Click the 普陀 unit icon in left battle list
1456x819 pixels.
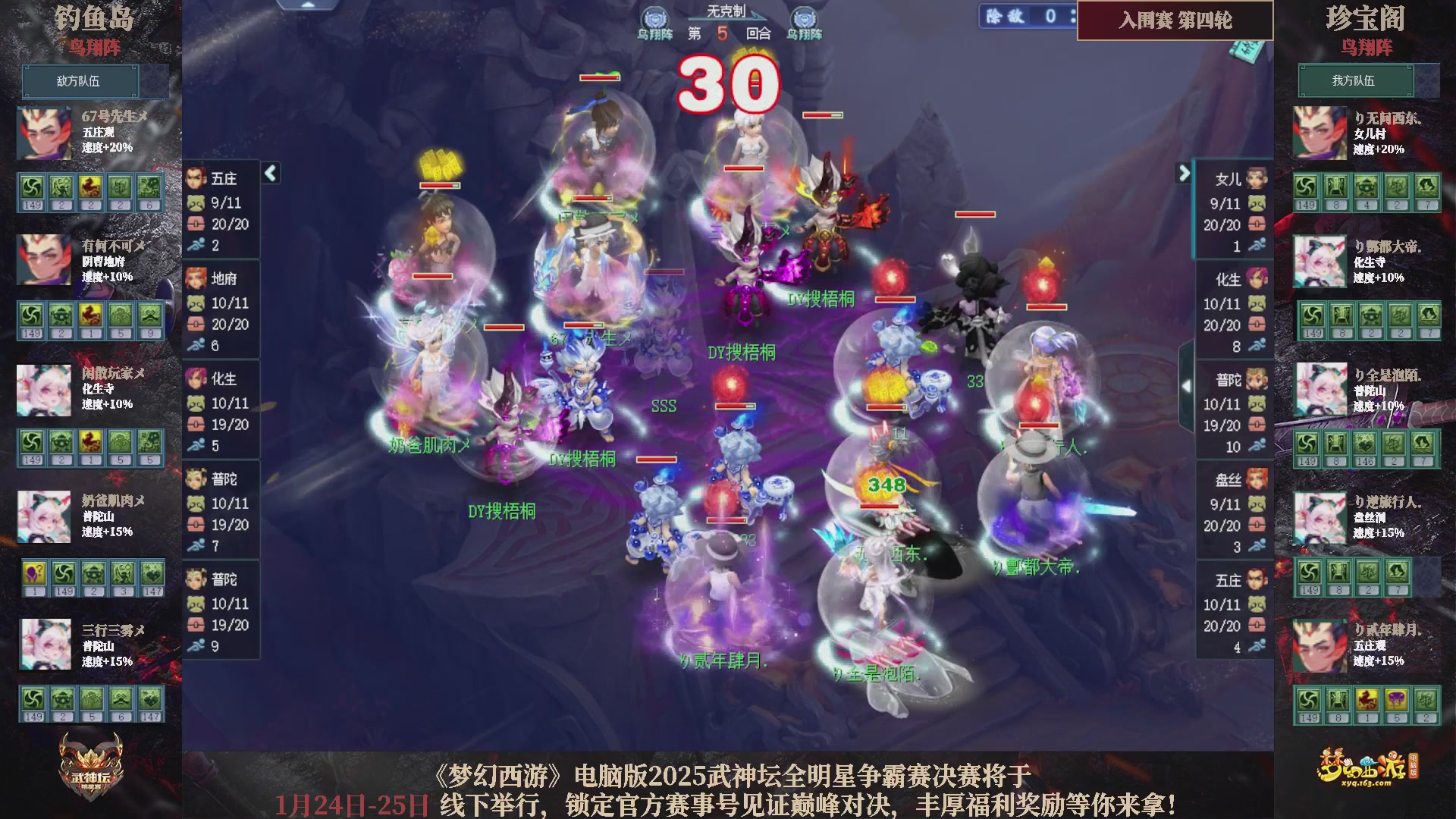196,479
